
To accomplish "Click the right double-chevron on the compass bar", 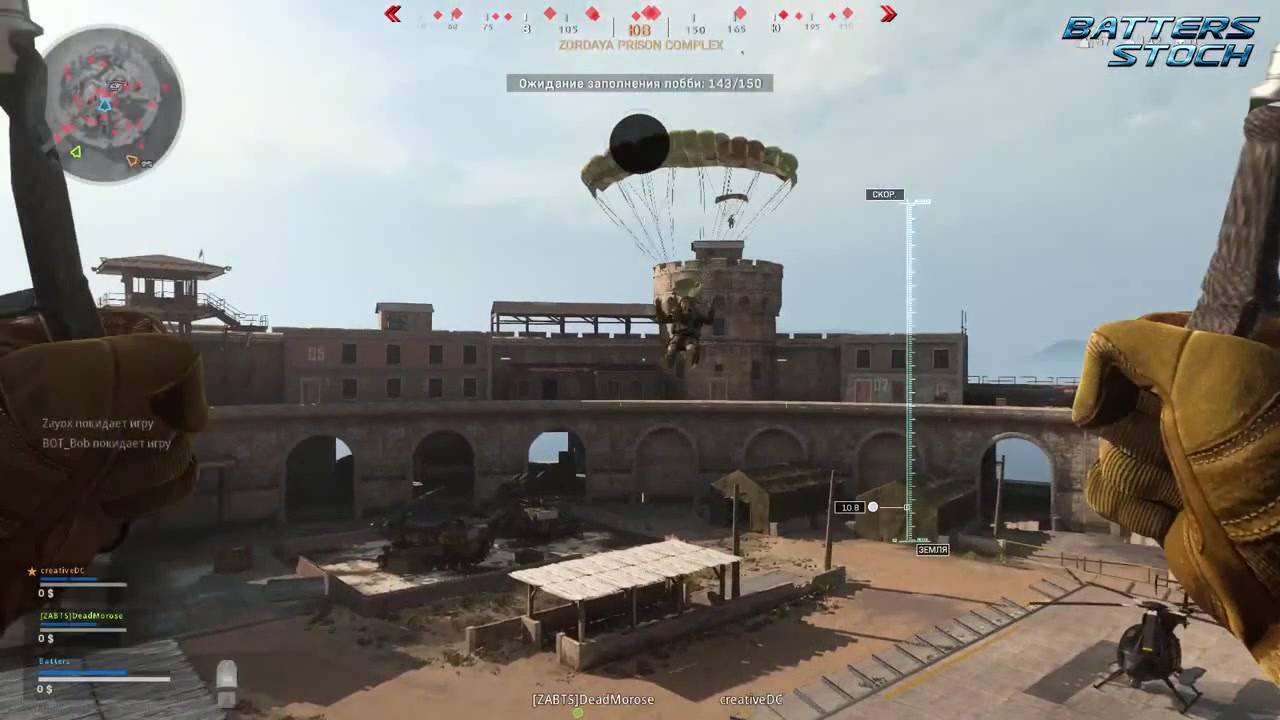I will click(x=888, y=14).
